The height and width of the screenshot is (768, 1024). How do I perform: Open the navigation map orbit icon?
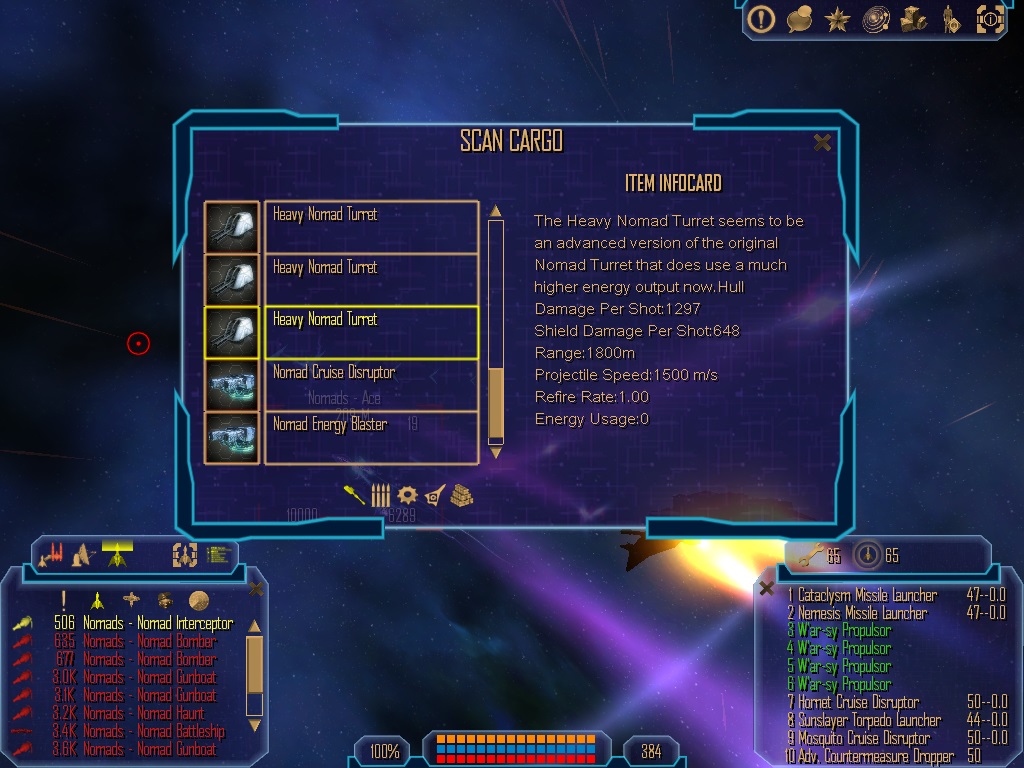pyautogui.click(x=874, y=19)
